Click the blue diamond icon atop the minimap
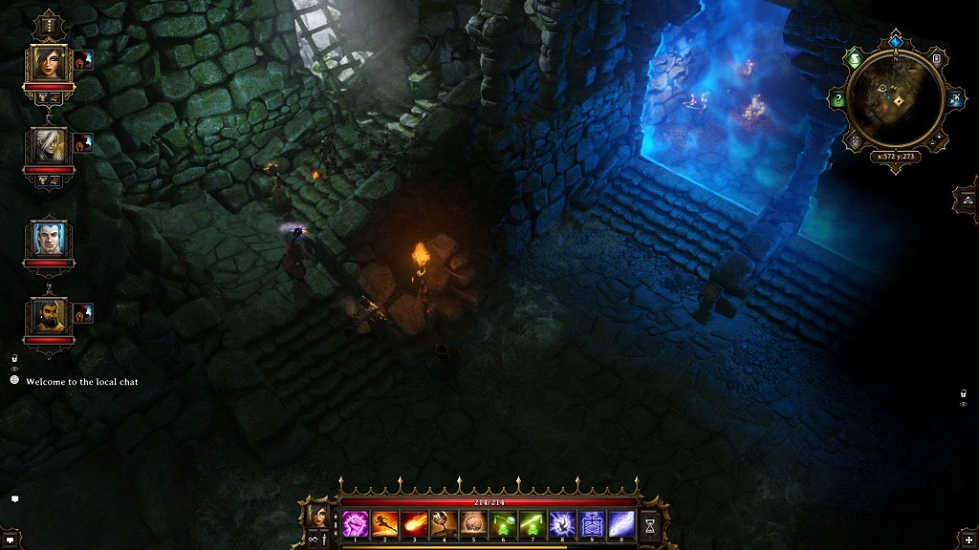Image resolution: width=979 pixels, height=550 pixels. tap(895, 41)
